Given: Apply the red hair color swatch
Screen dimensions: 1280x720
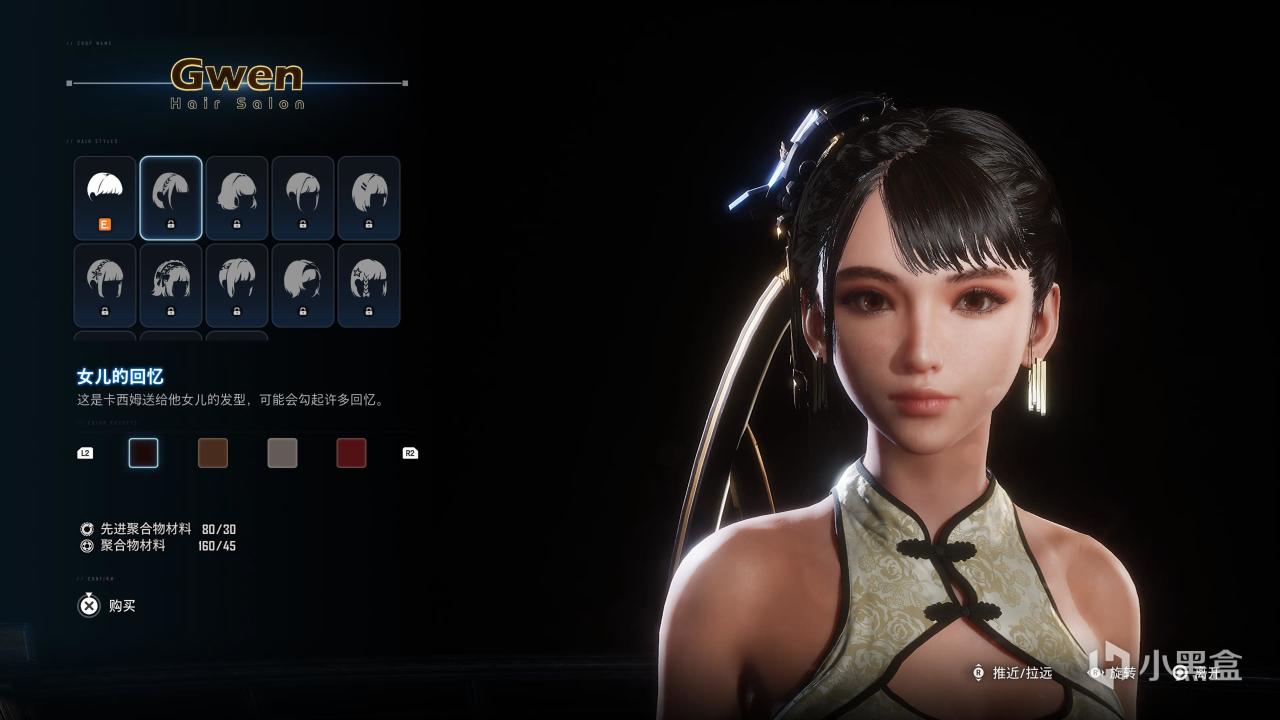Looking at the screenshot, I should coord(351,453).
